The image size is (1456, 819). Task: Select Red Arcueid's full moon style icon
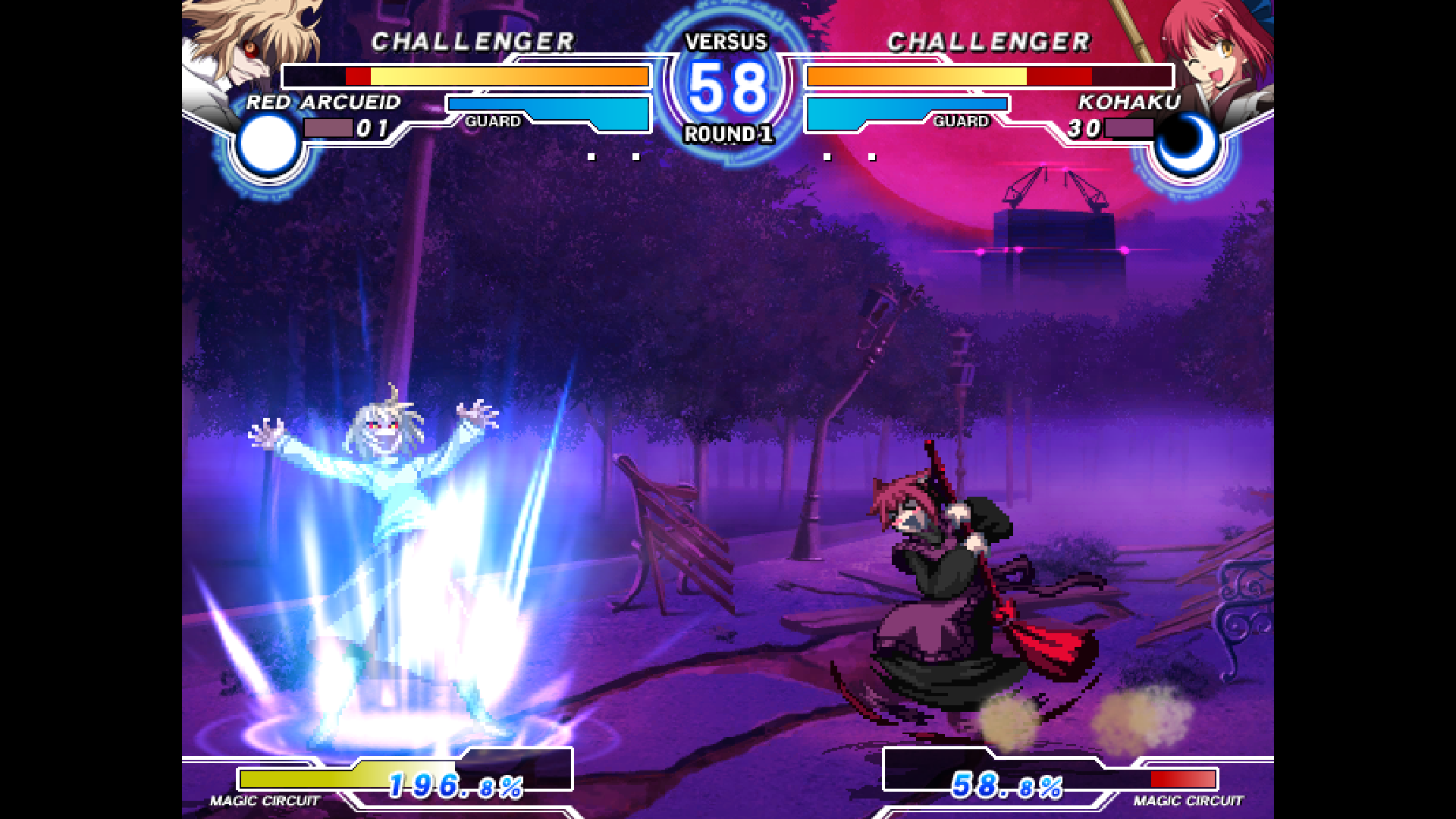click(268, 144)
